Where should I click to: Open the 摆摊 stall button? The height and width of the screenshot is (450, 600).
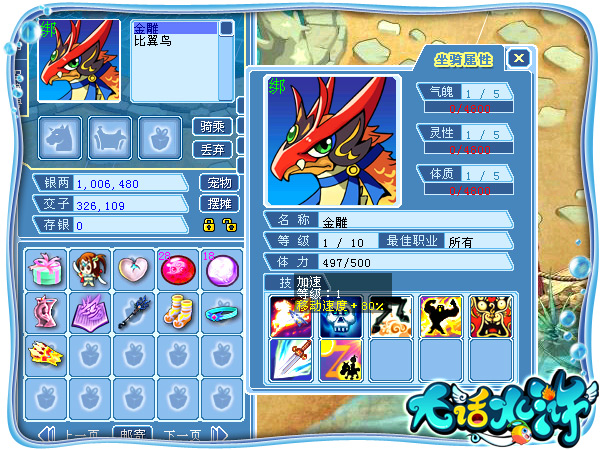(x=219, y=204)
